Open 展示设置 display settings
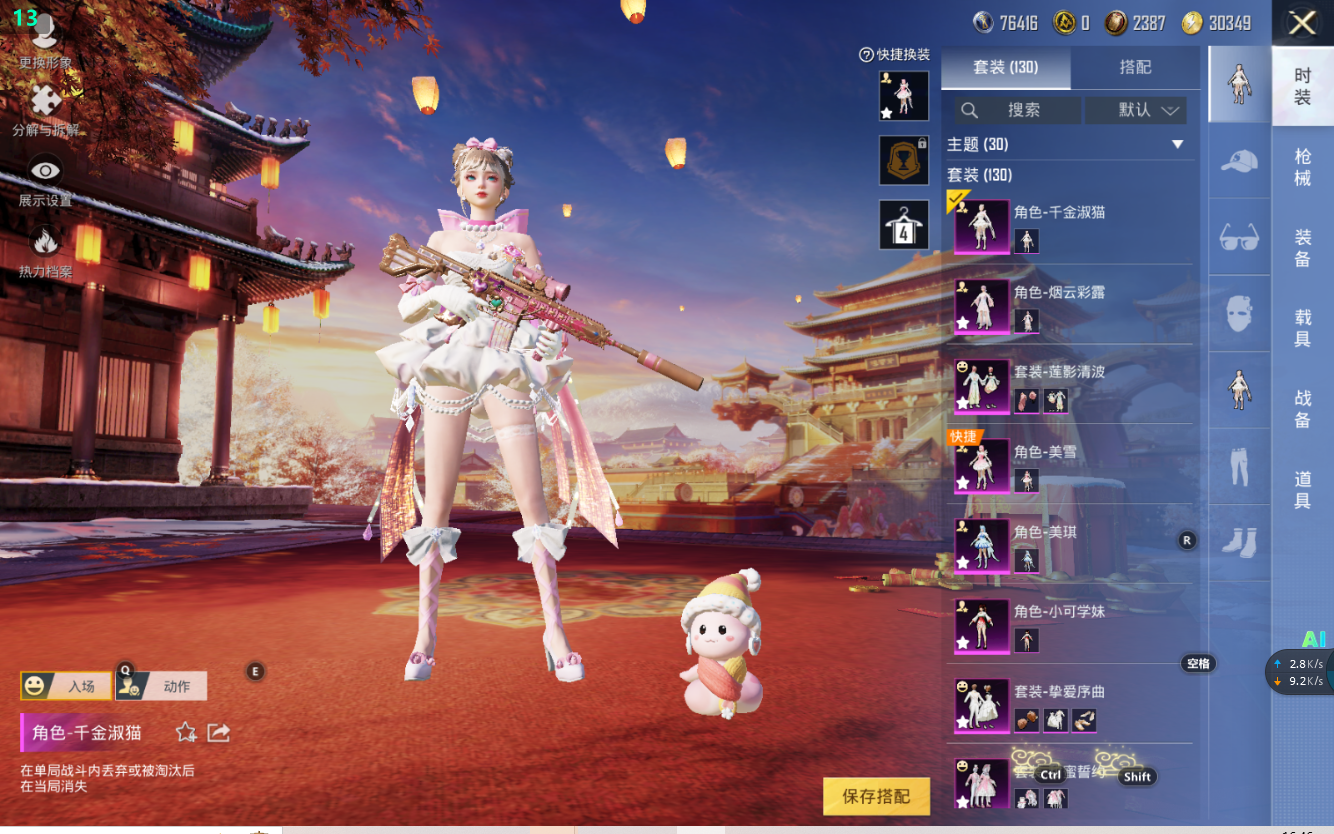This screenshot has height=834, width=1334. point(45,180)
